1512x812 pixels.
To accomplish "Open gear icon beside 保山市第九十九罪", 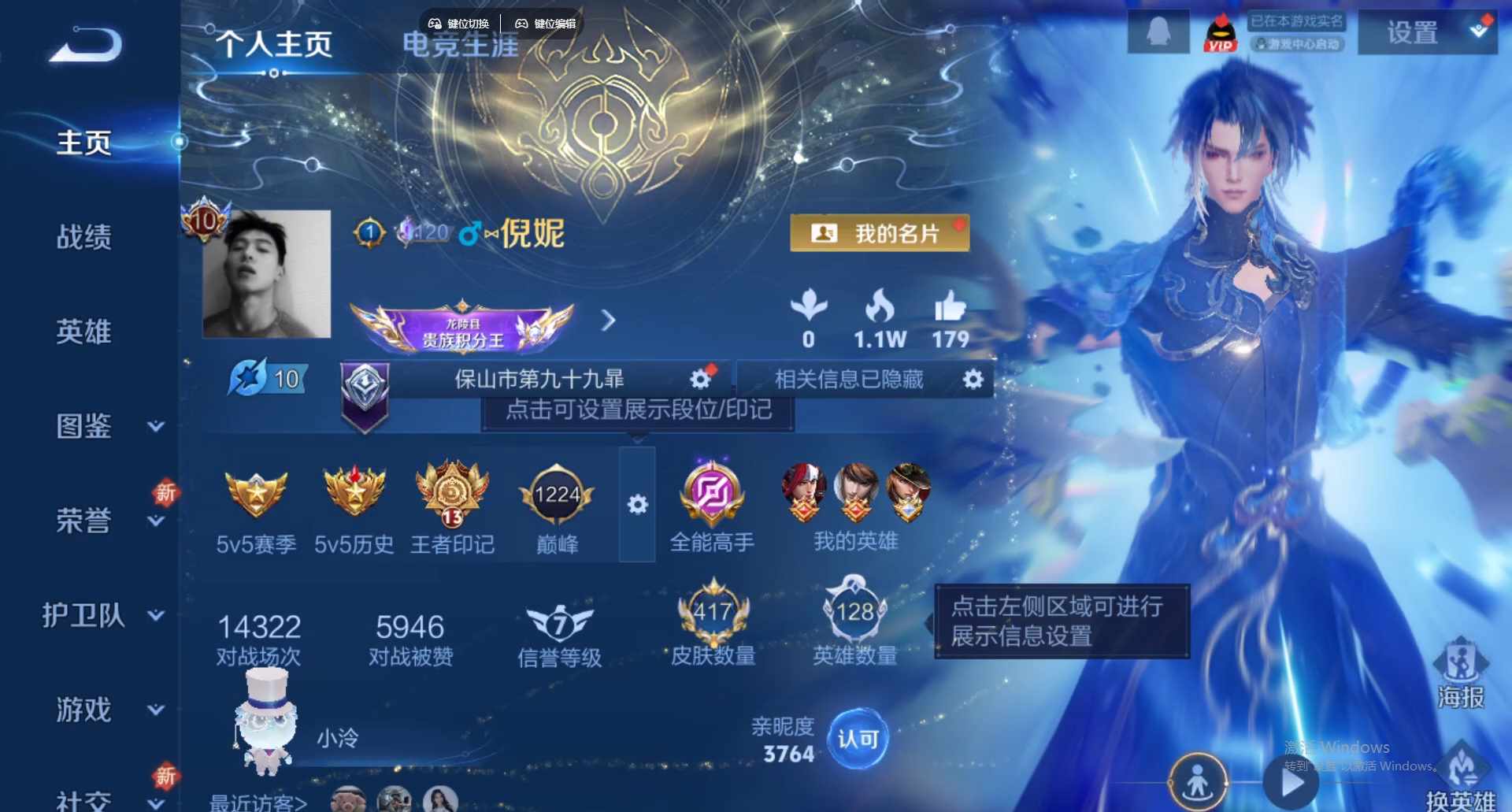I will (x=699, y=379).
